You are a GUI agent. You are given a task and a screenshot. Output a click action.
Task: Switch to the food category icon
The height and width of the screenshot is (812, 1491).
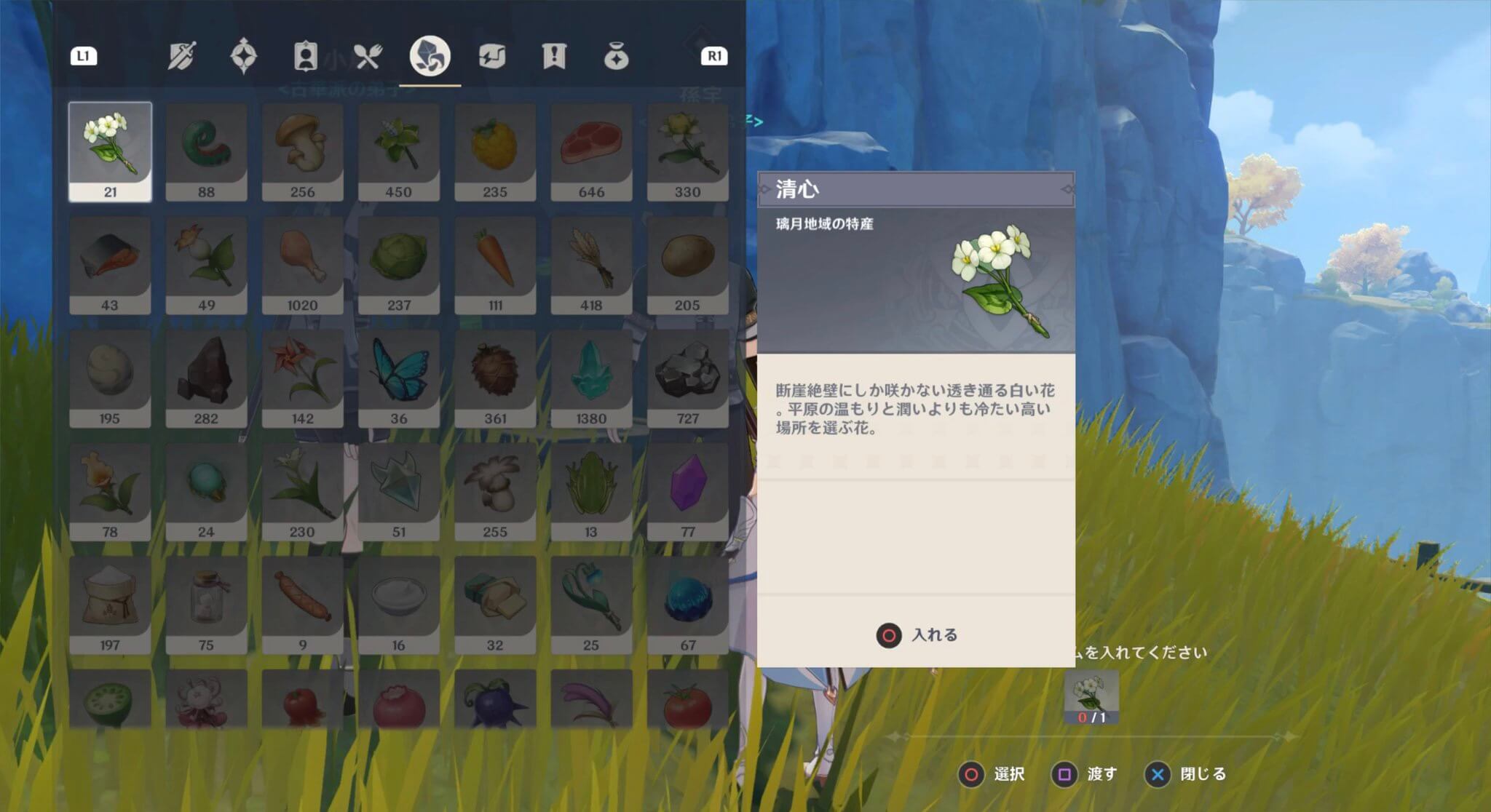pos(370,57)
